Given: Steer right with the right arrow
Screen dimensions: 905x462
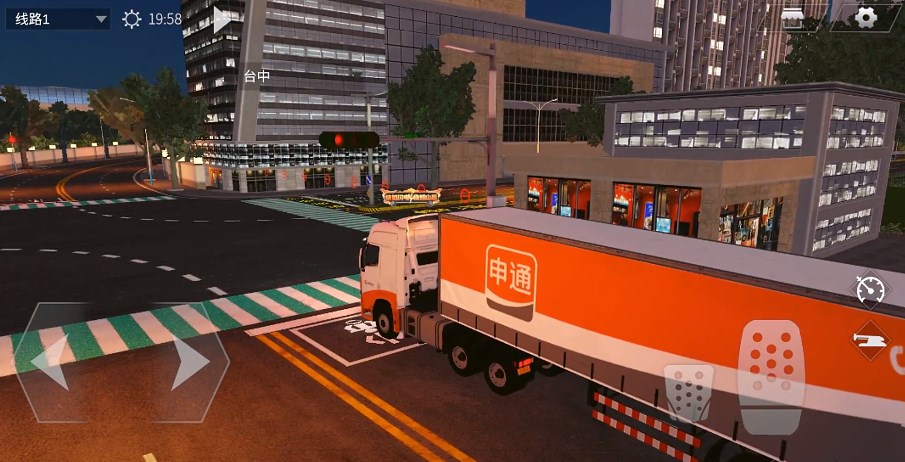Looking at the screenshot, I should (x=189, y=362).
